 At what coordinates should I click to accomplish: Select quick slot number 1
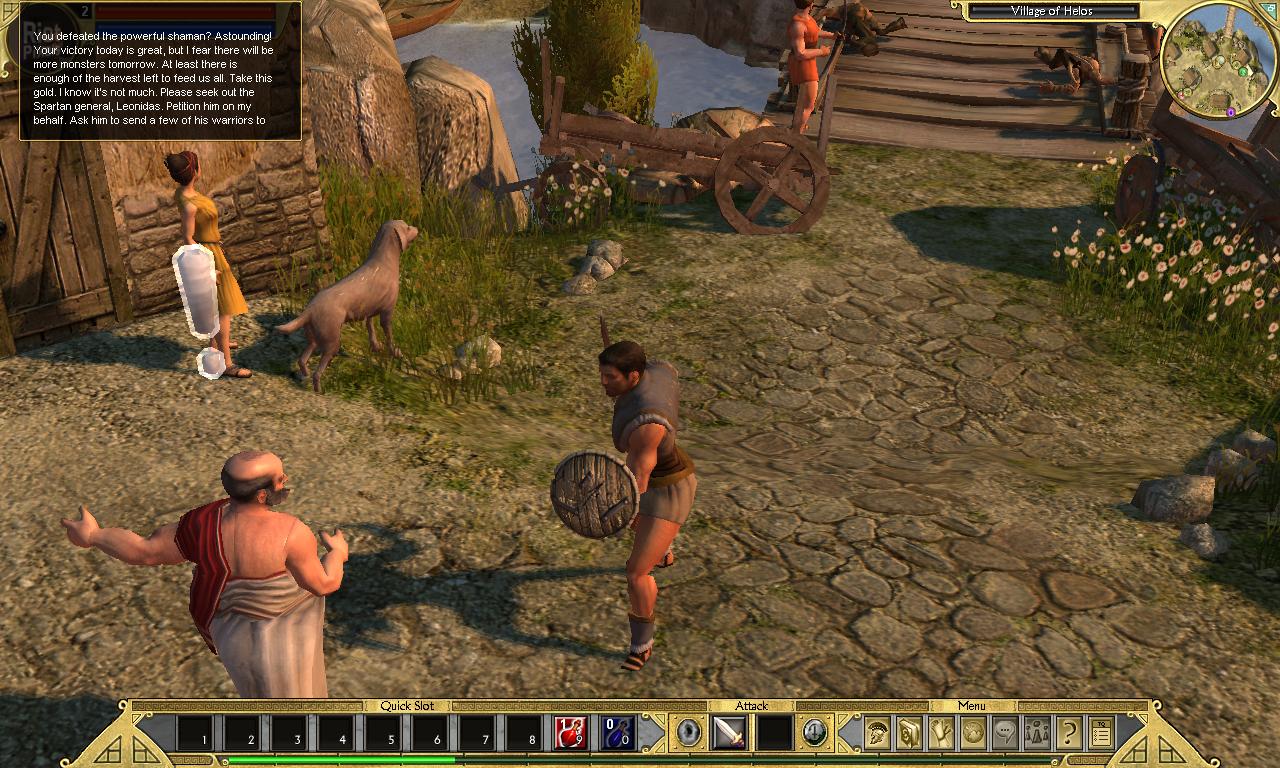point(195,733)
